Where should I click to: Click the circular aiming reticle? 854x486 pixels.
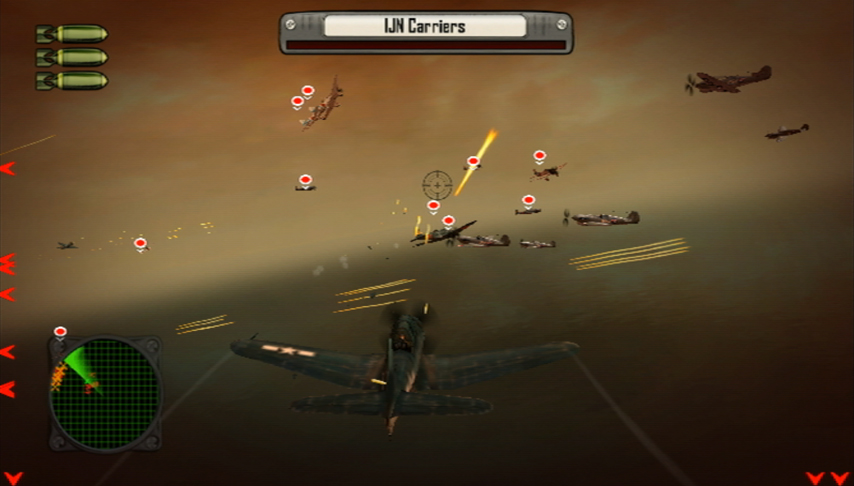(x=437, y=185)
